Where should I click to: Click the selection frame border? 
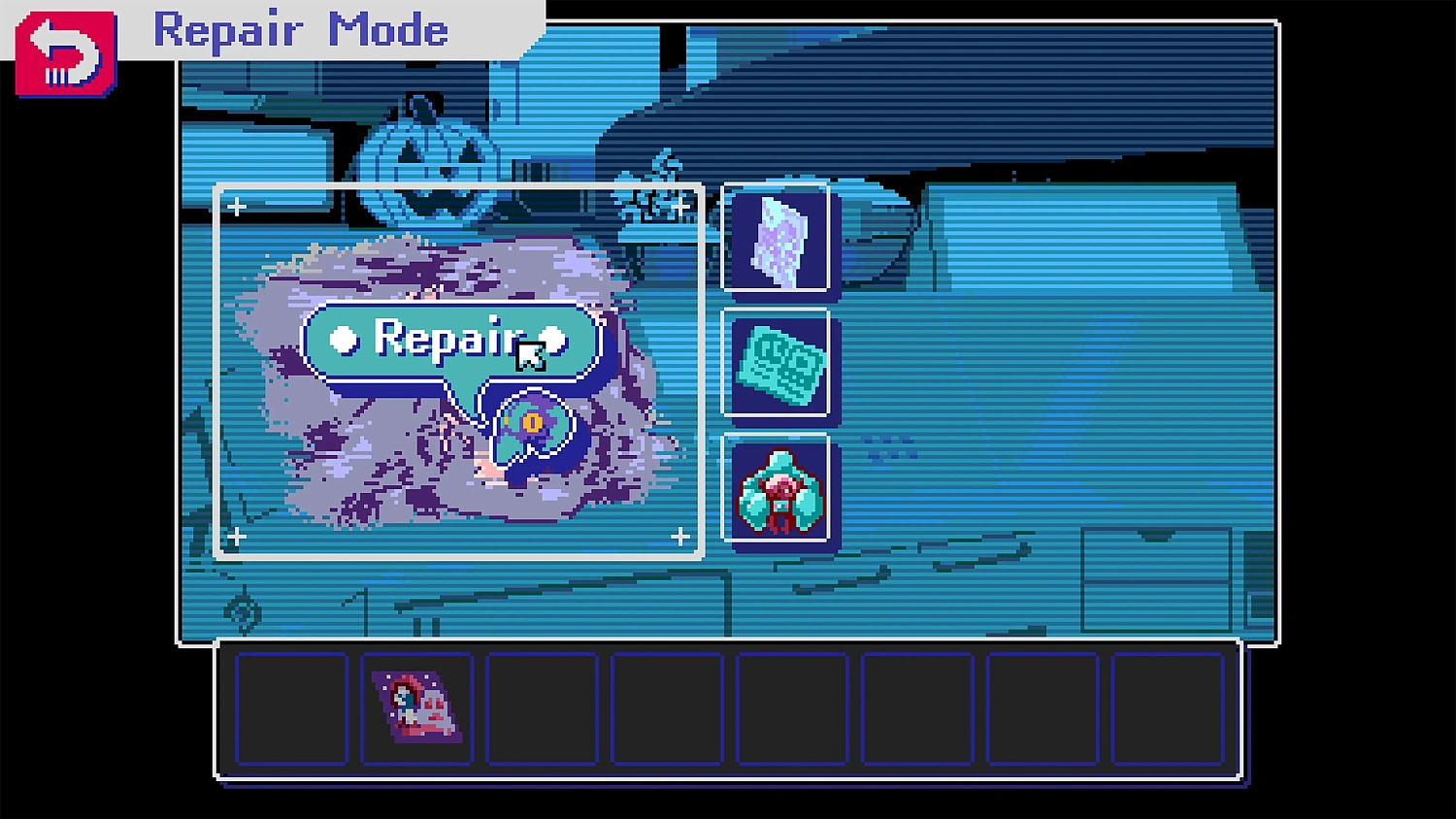[x=458, y=184]
